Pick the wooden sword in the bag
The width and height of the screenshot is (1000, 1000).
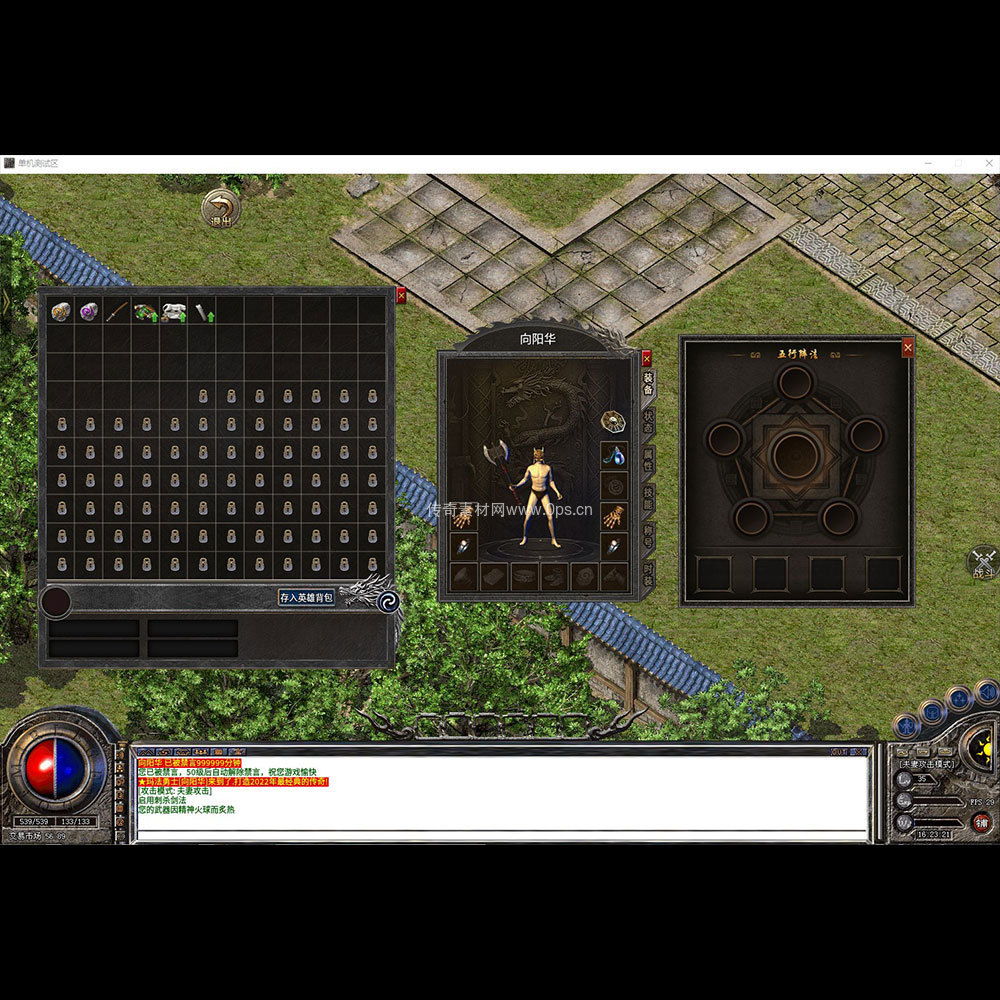(x=117, y=311)
